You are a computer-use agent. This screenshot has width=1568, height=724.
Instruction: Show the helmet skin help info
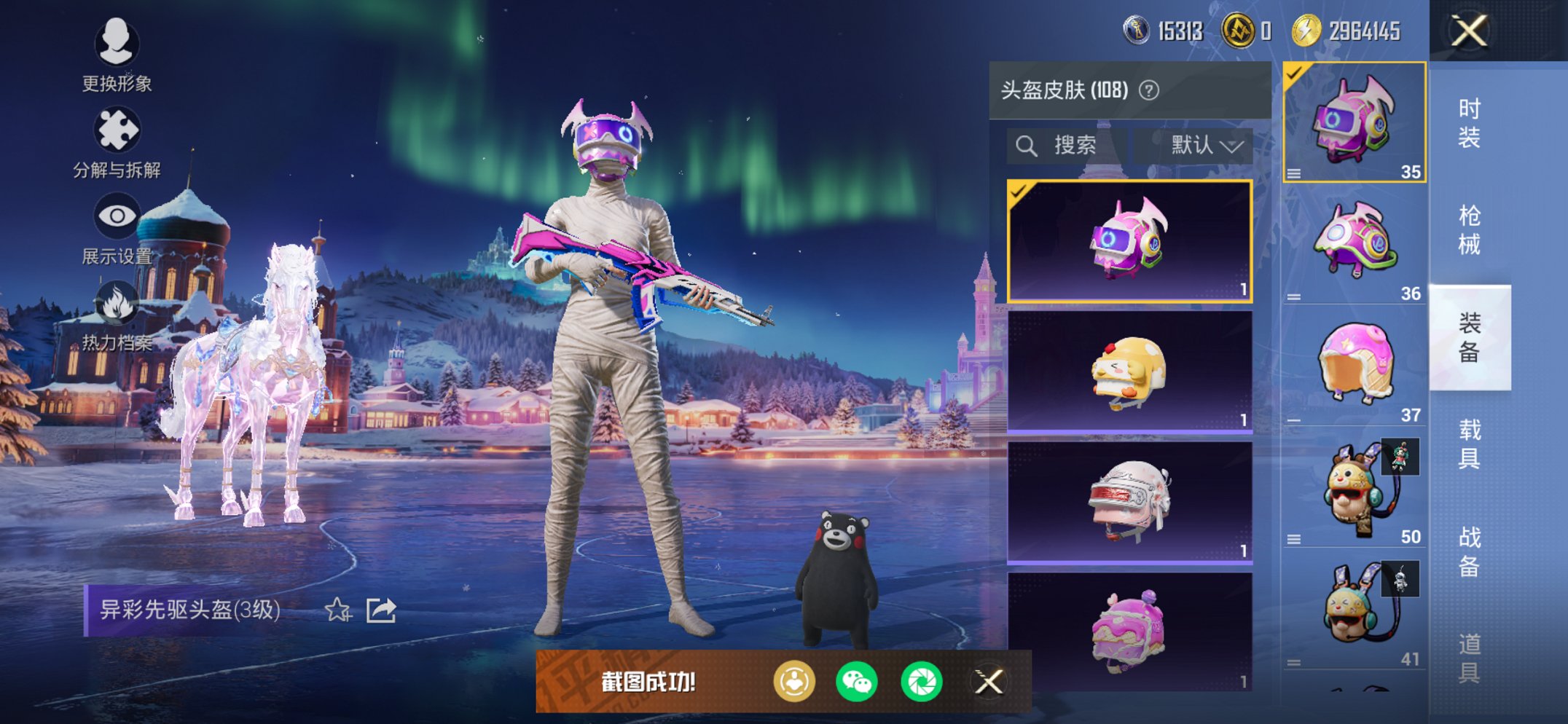pyautogui.click(x=1149, y=90)
